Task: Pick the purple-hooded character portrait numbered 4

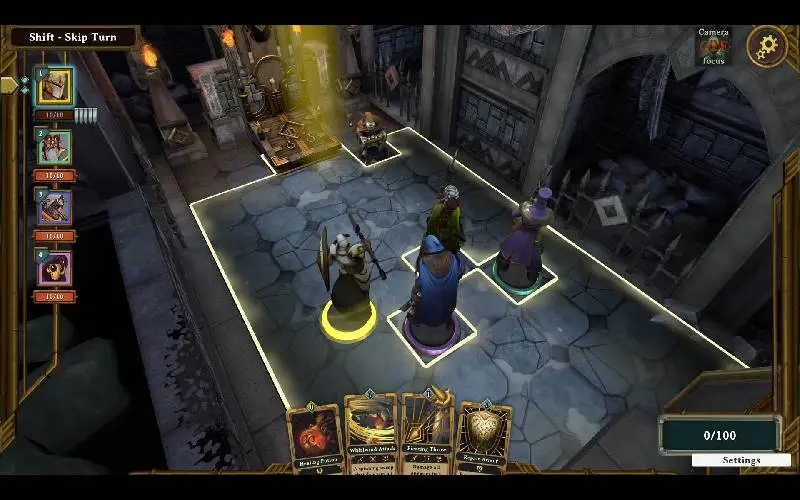Action: click(54, 268)
